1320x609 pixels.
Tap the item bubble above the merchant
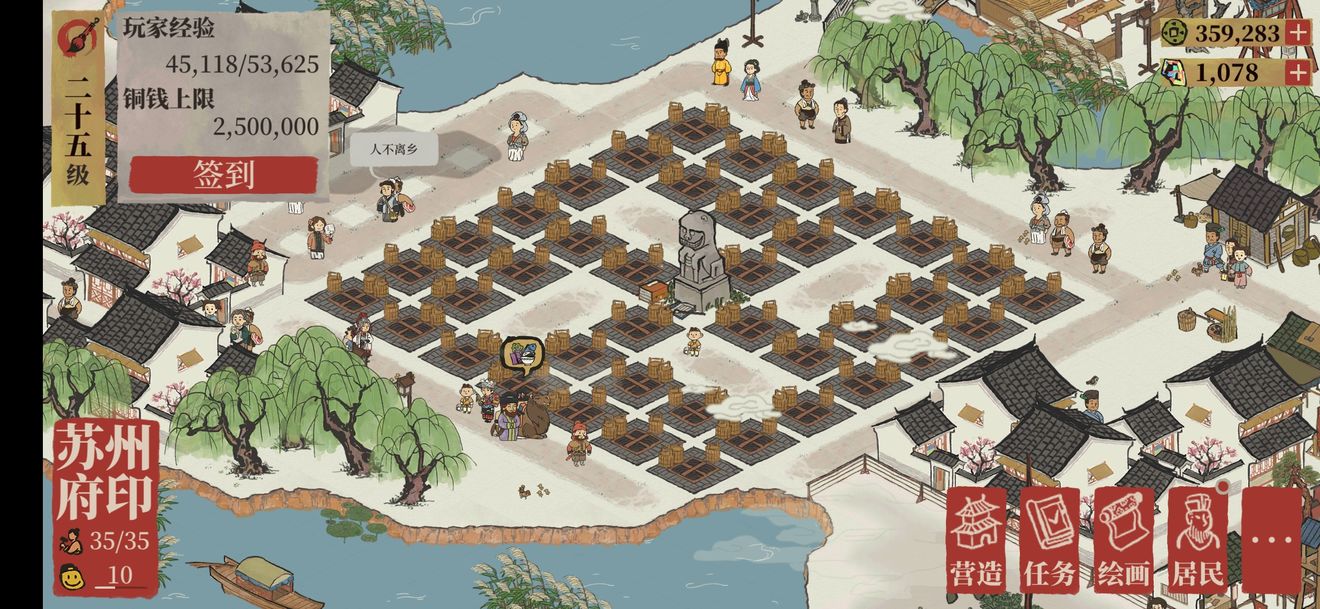tap(522, 353)
